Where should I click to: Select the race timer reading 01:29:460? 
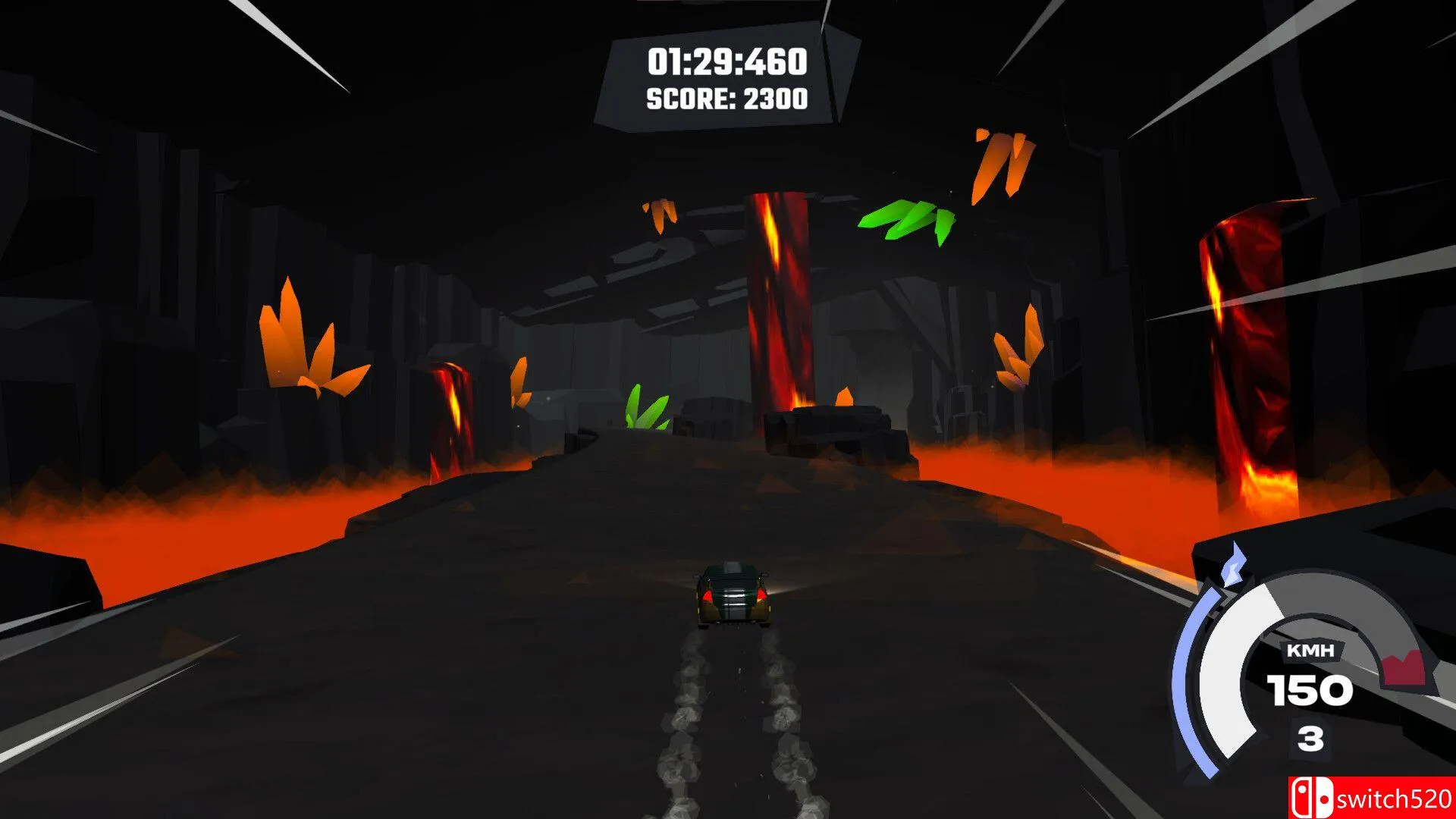(x=726, y=62)
